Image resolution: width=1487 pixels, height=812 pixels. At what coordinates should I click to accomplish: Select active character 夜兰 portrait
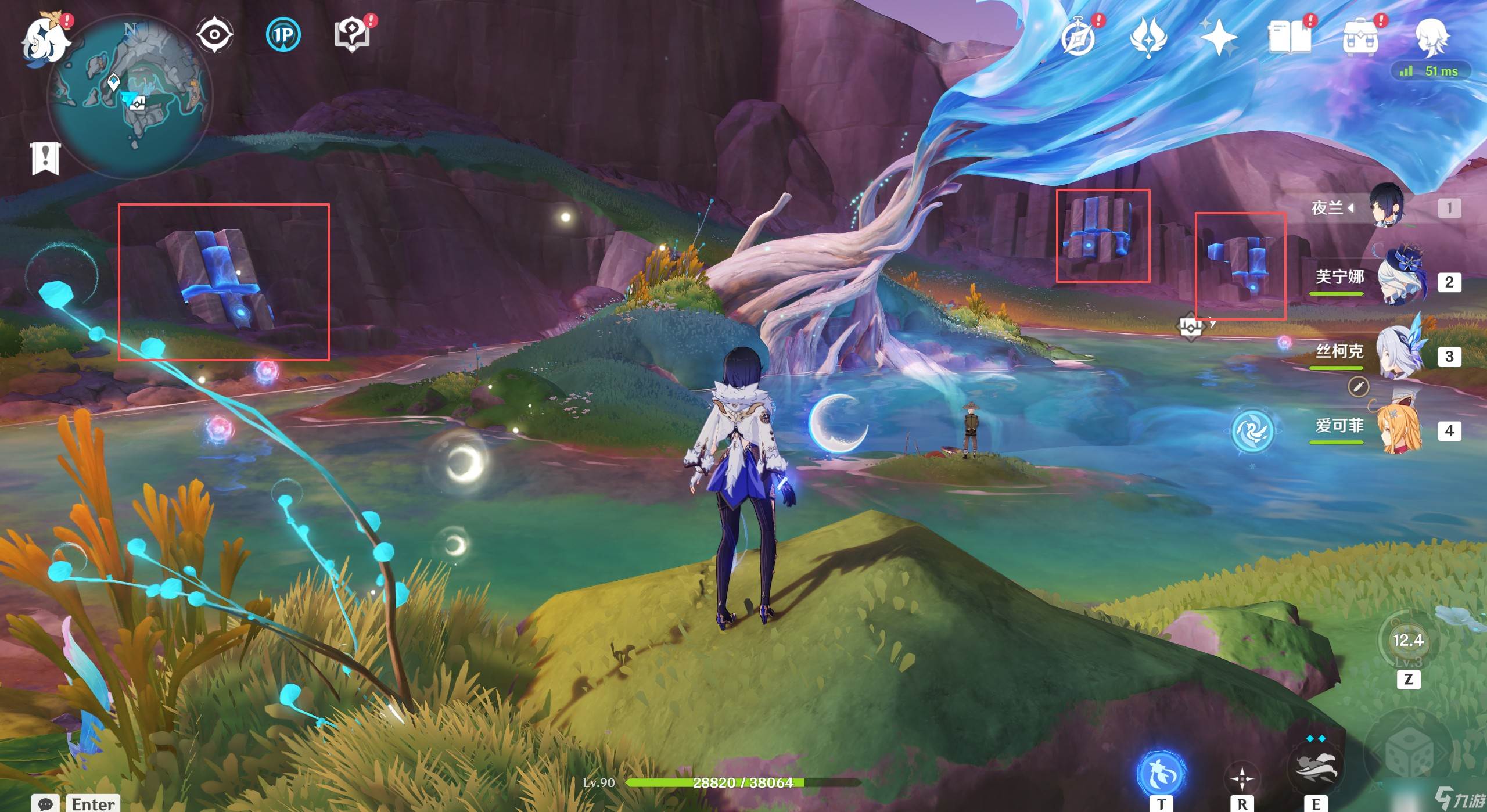[1387, 207]
